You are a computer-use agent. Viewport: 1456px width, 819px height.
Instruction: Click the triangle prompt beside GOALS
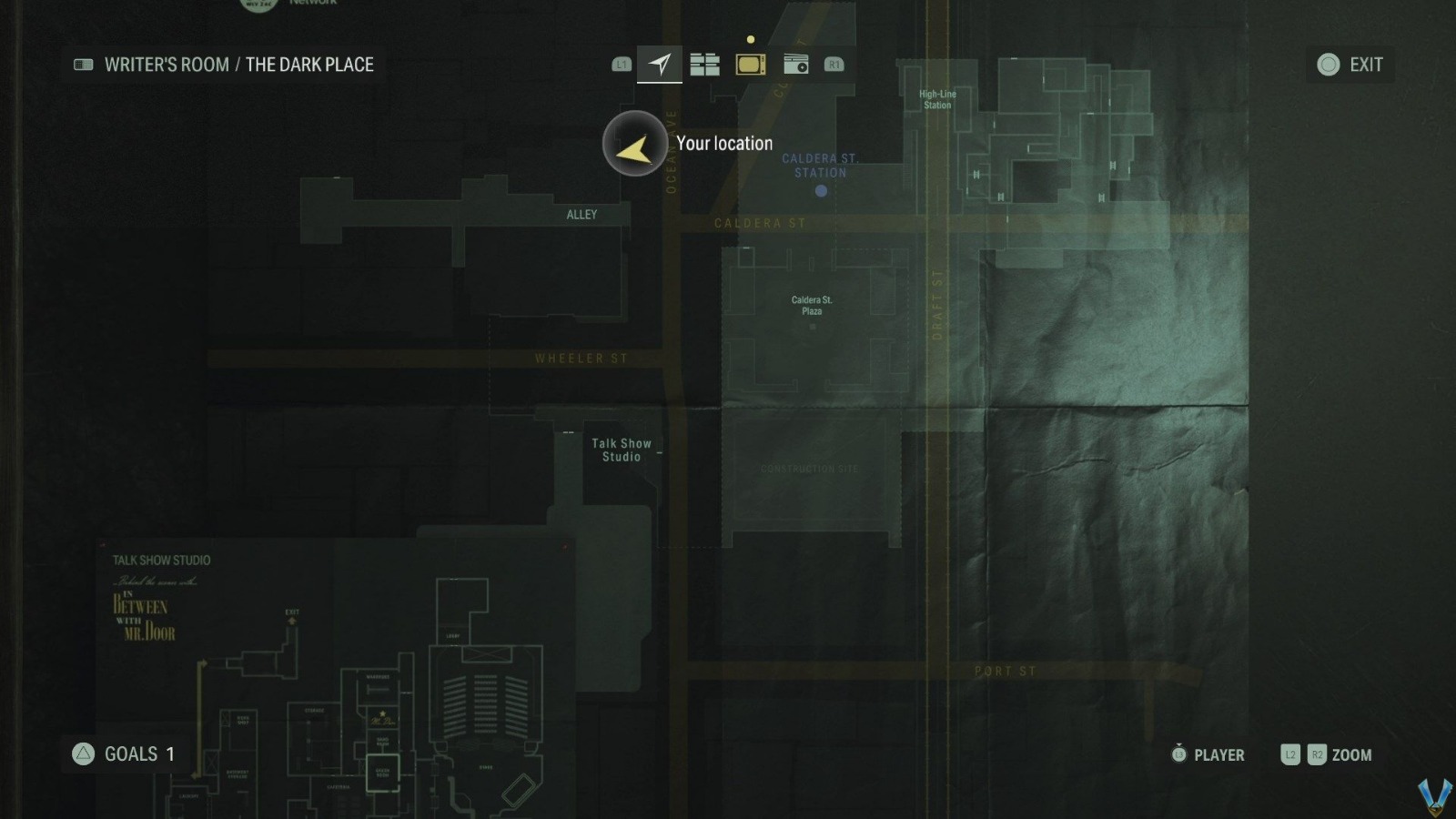click(82, 753)
